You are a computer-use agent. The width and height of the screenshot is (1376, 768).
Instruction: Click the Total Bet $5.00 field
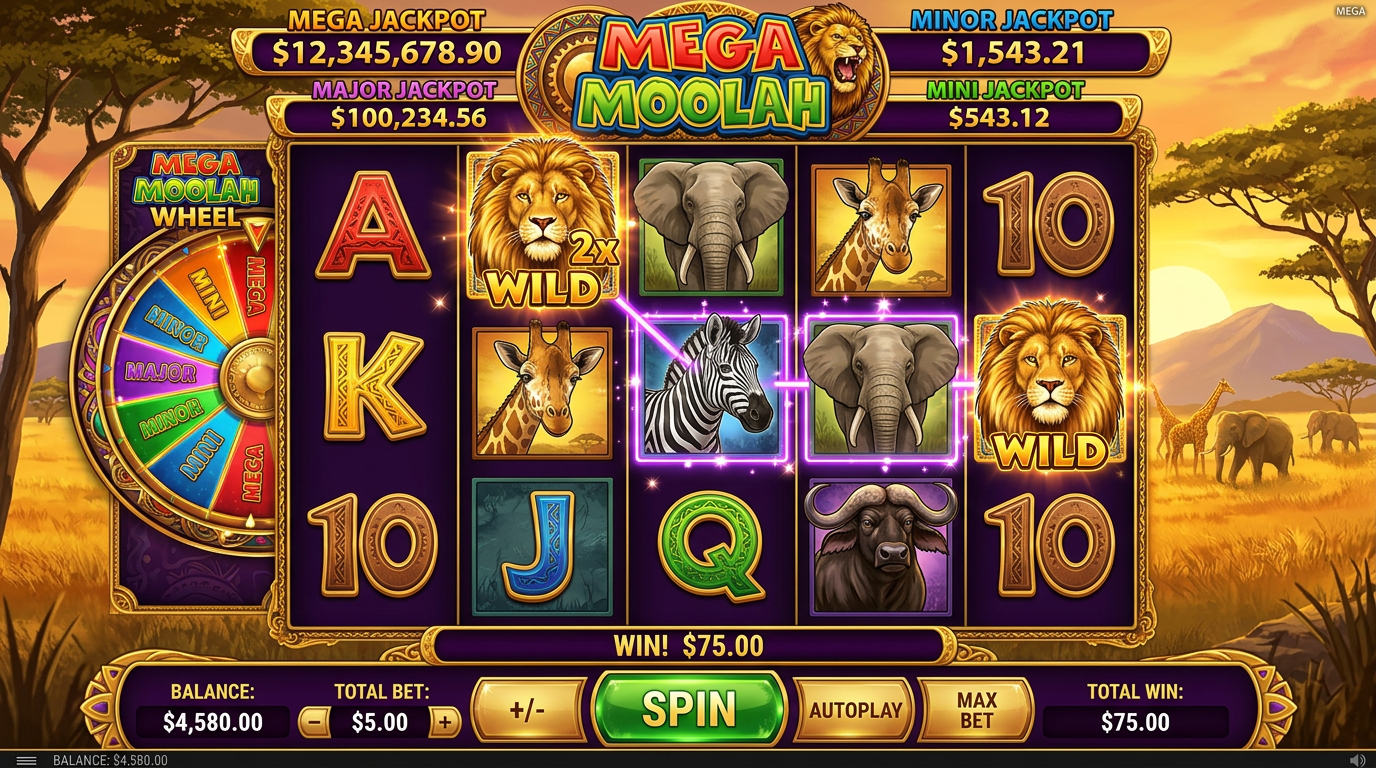(382, 721)
